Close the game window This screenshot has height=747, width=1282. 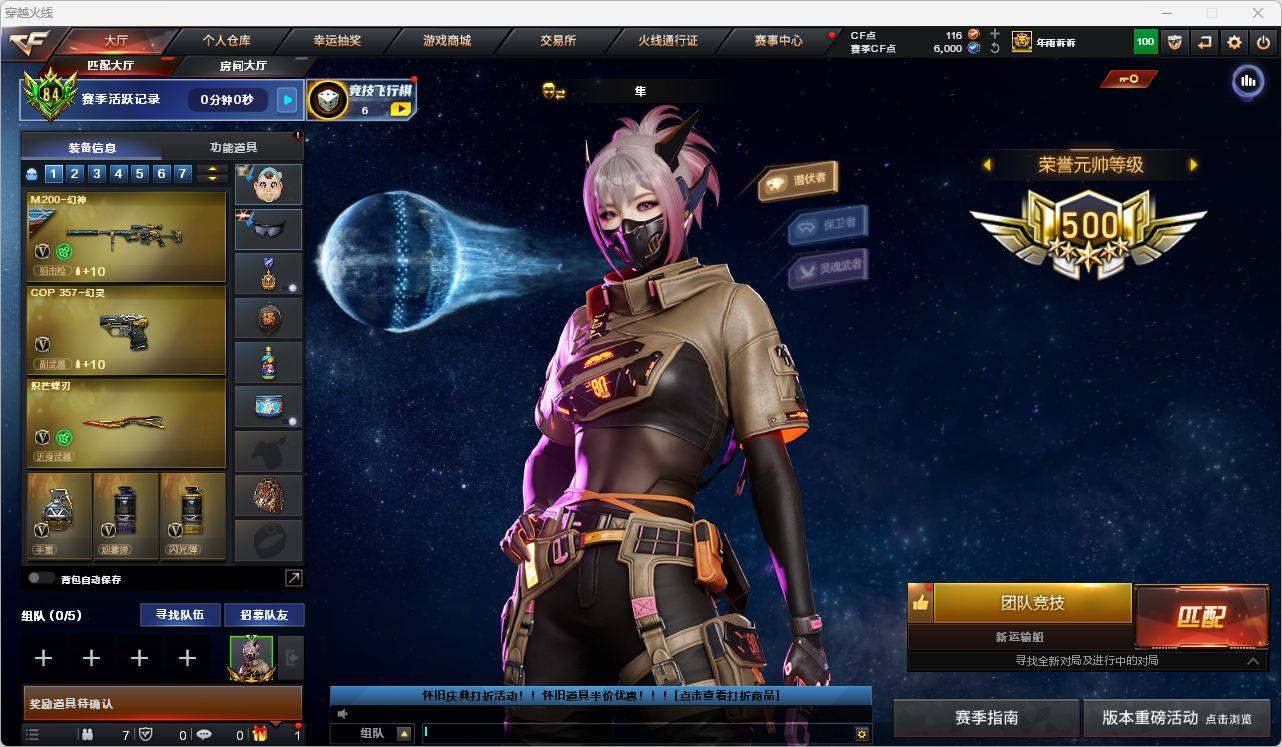[x=1258, y=13]
